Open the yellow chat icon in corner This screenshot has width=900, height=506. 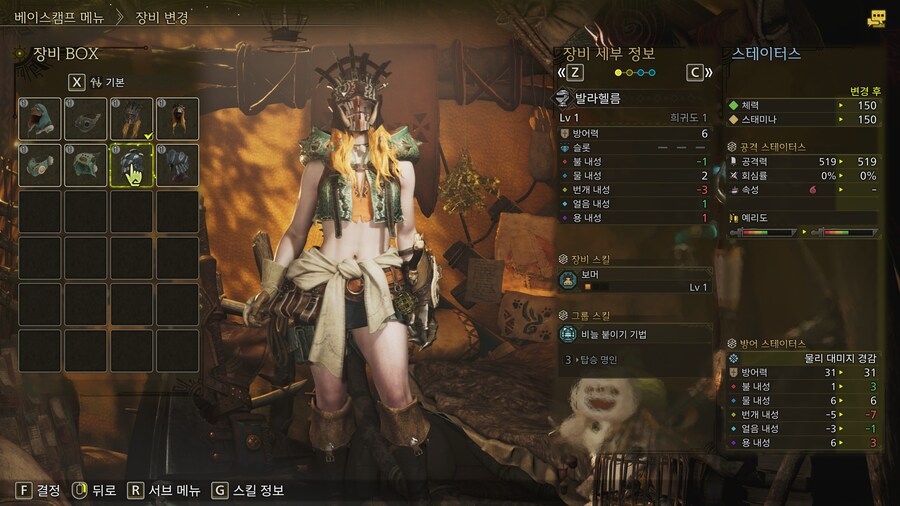pos(877,17)
